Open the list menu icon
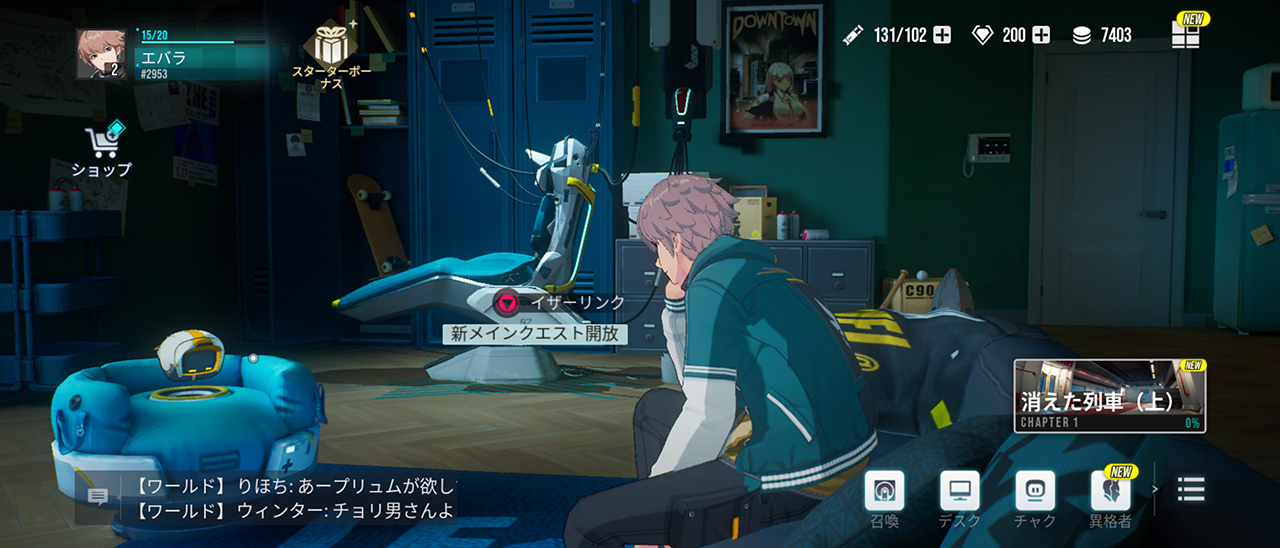The width and height of the screenshot is (1280, 548). 1191,489
